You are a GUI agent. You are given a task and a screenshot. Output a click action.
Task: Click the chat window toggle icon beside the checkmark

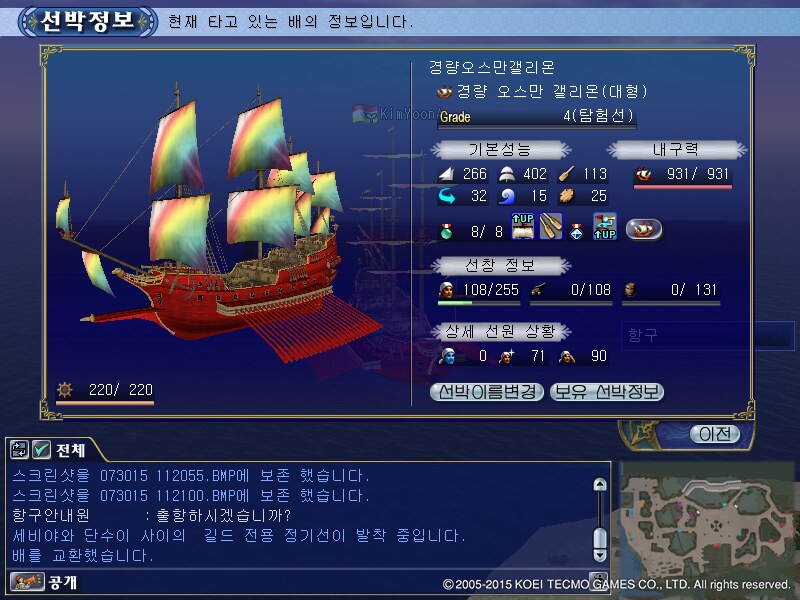coord(20,450)
